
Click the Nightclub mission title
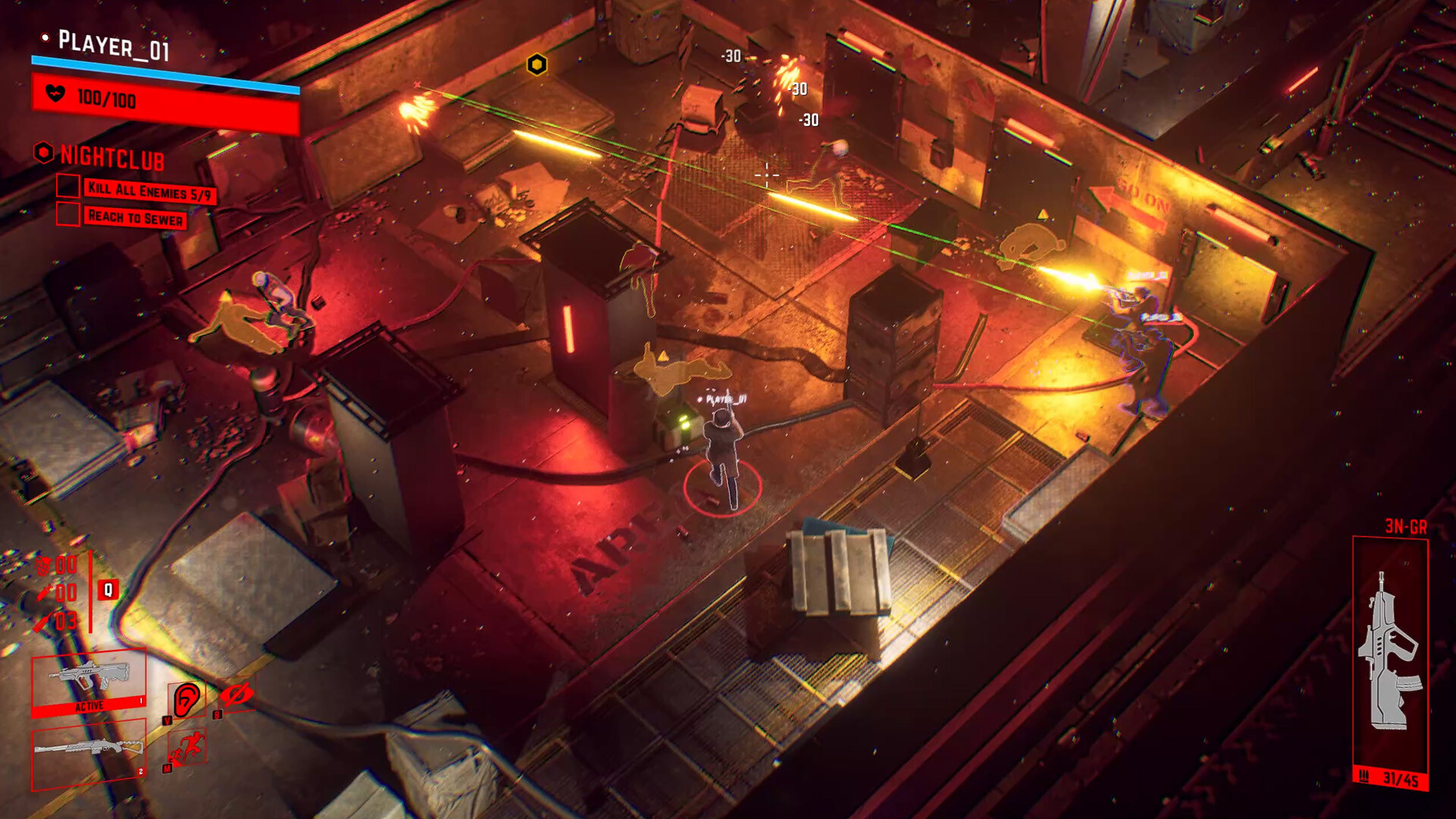coord(111,157)
